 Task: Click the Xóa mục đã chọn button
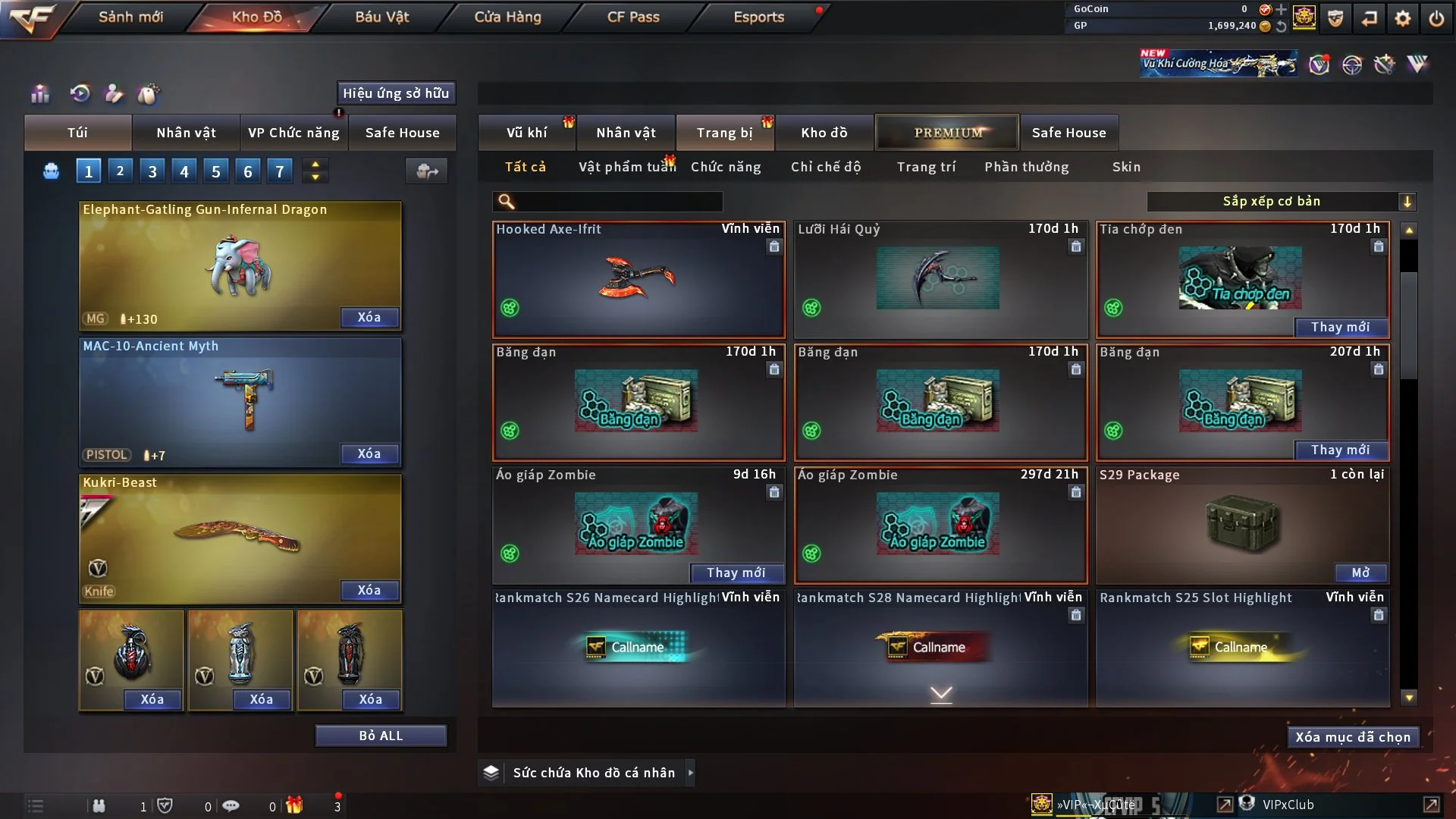tap(1353, 737)
